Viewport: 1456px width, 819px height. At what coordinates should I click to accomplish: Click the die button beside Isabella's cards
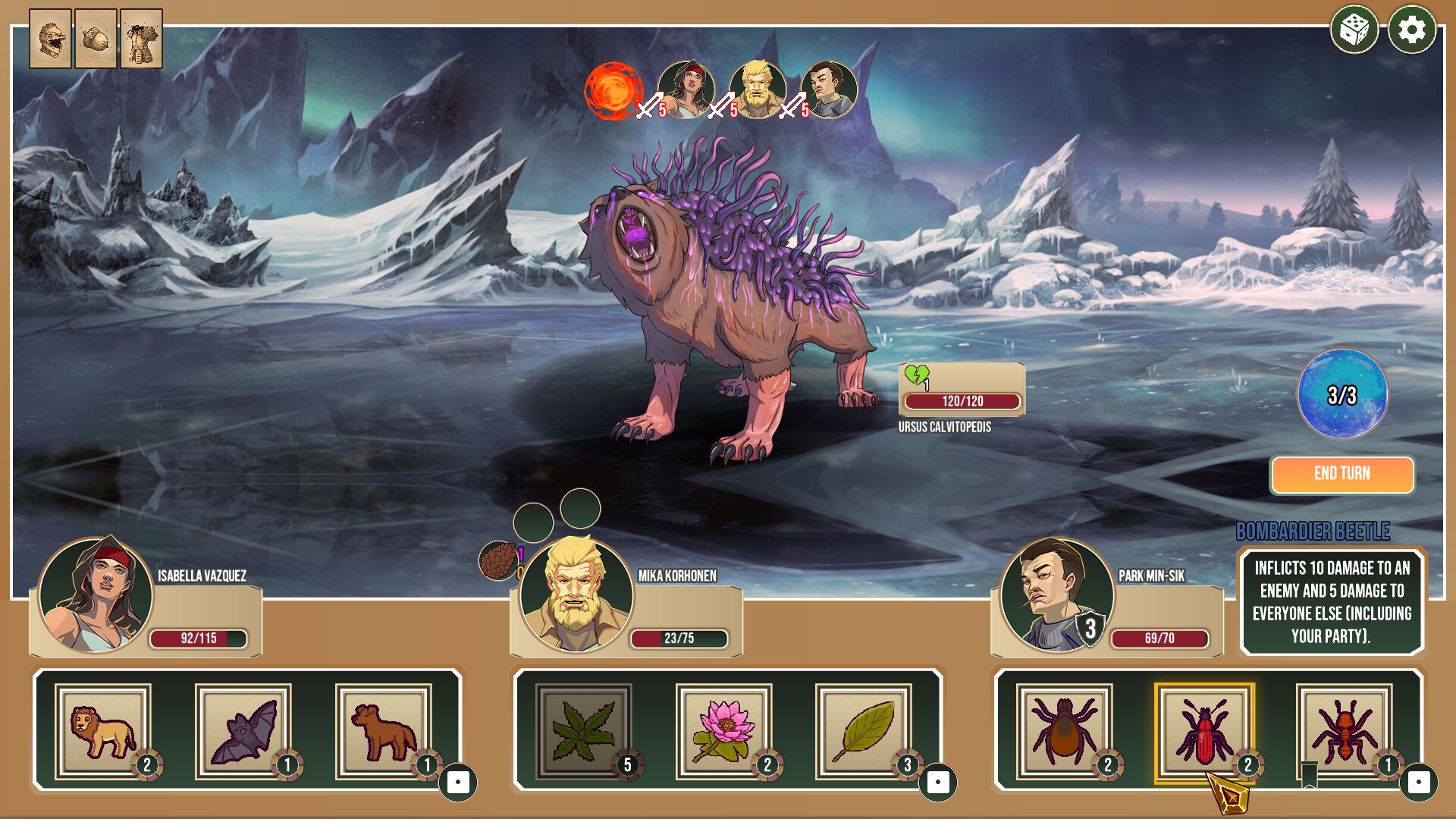point(458,782)
